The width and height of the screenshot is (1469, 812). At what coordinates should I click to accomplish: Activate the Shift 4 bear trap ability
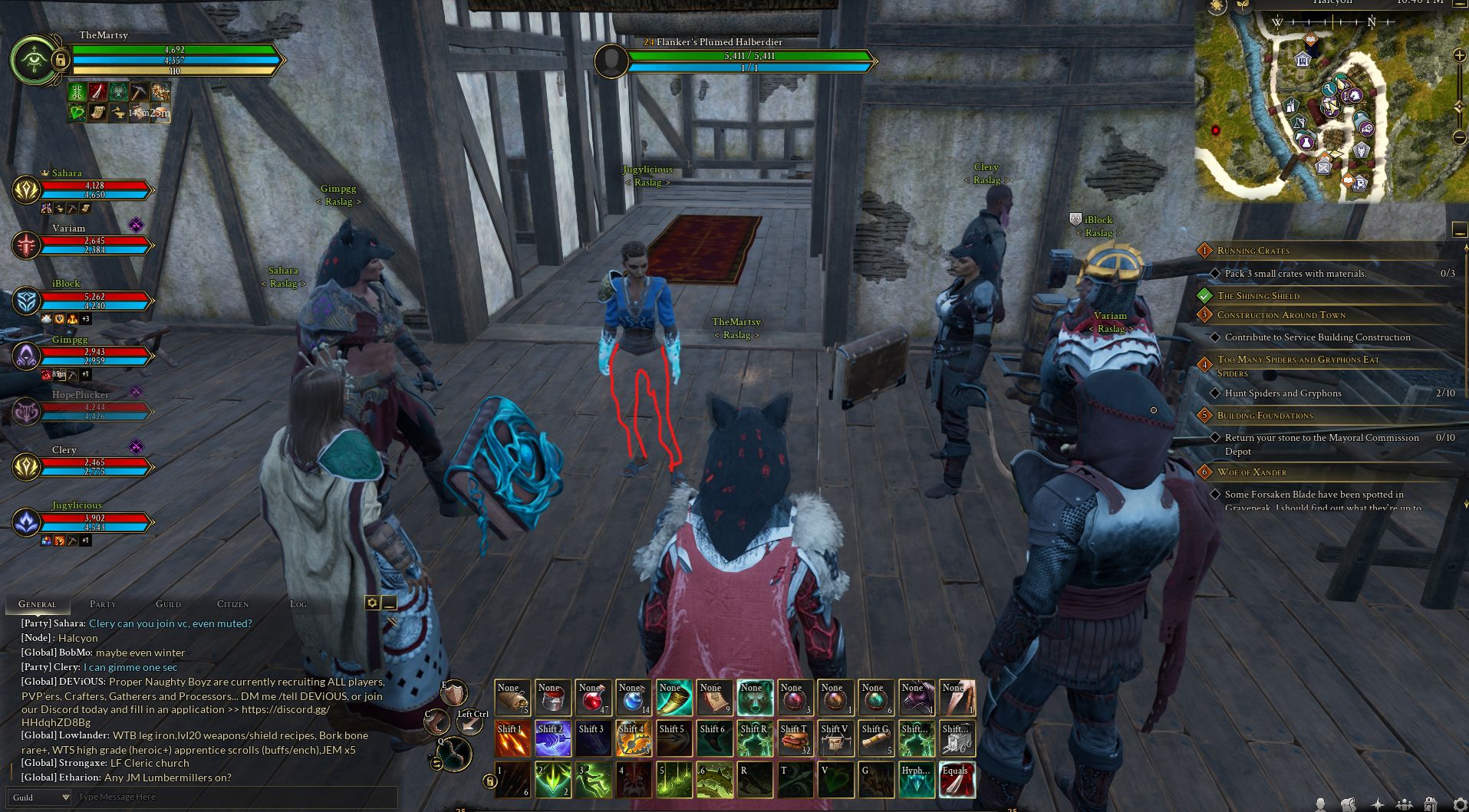634,739
